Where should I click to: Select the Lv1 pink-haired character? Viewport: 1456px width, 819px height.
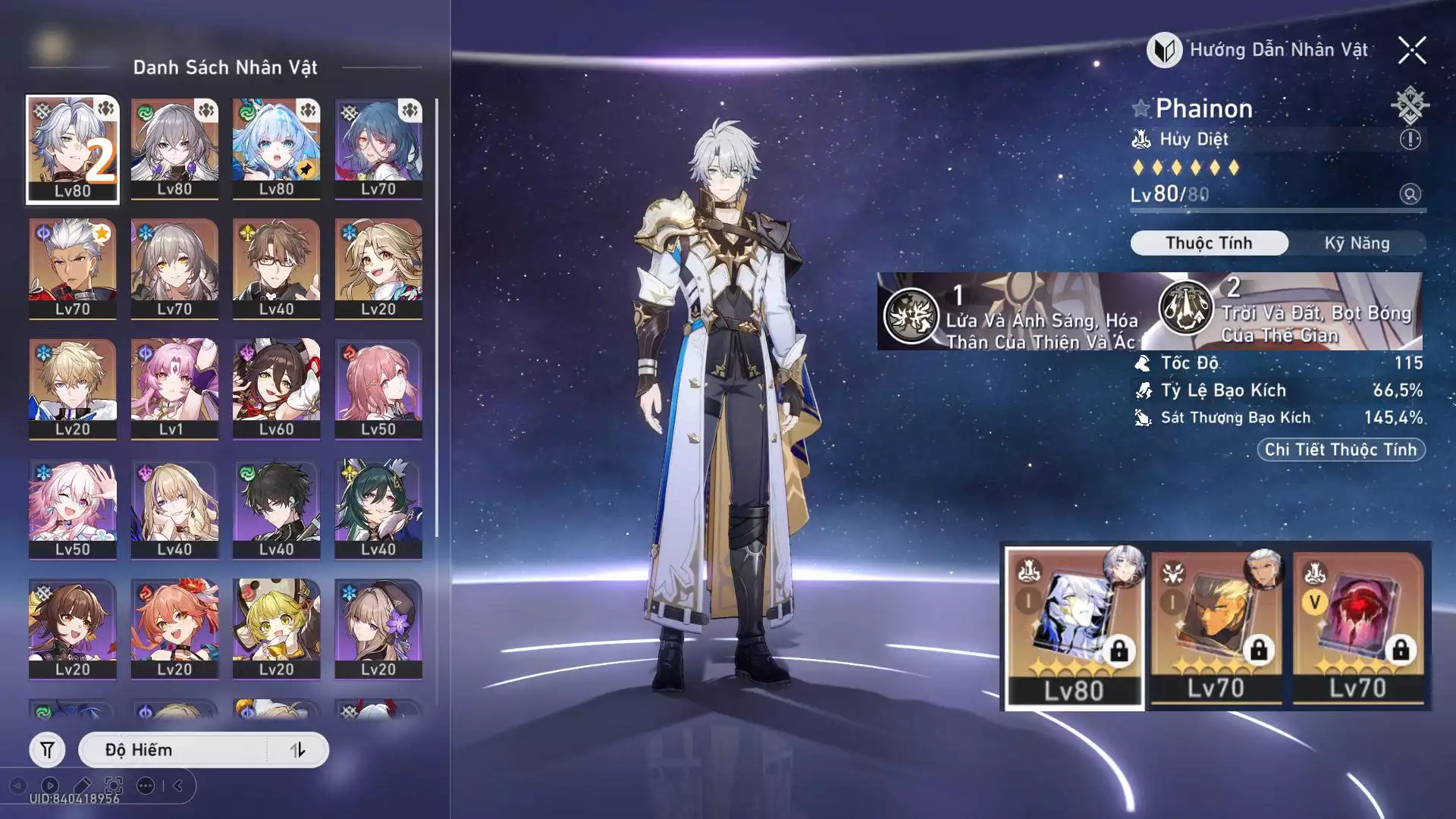click(174, 388)
